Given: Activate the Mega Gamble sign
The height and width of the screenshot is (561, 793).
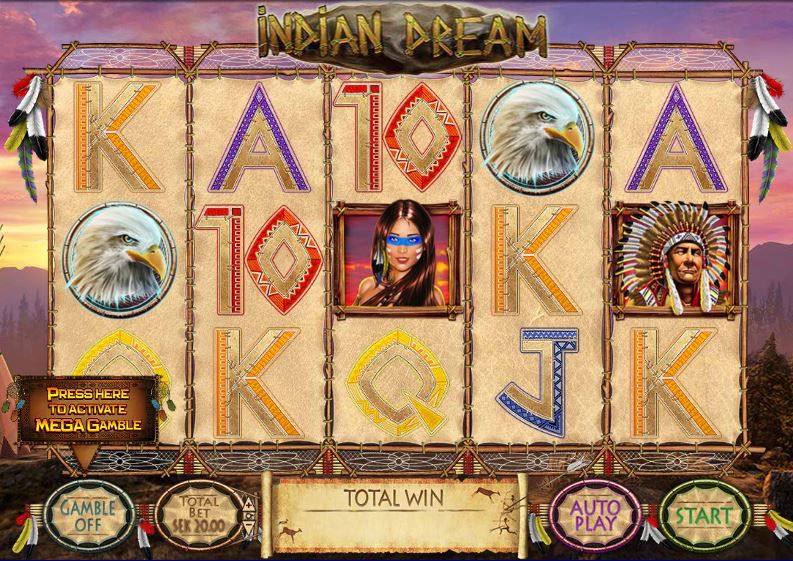Looking at the screenshot, I should pos(85,409).
